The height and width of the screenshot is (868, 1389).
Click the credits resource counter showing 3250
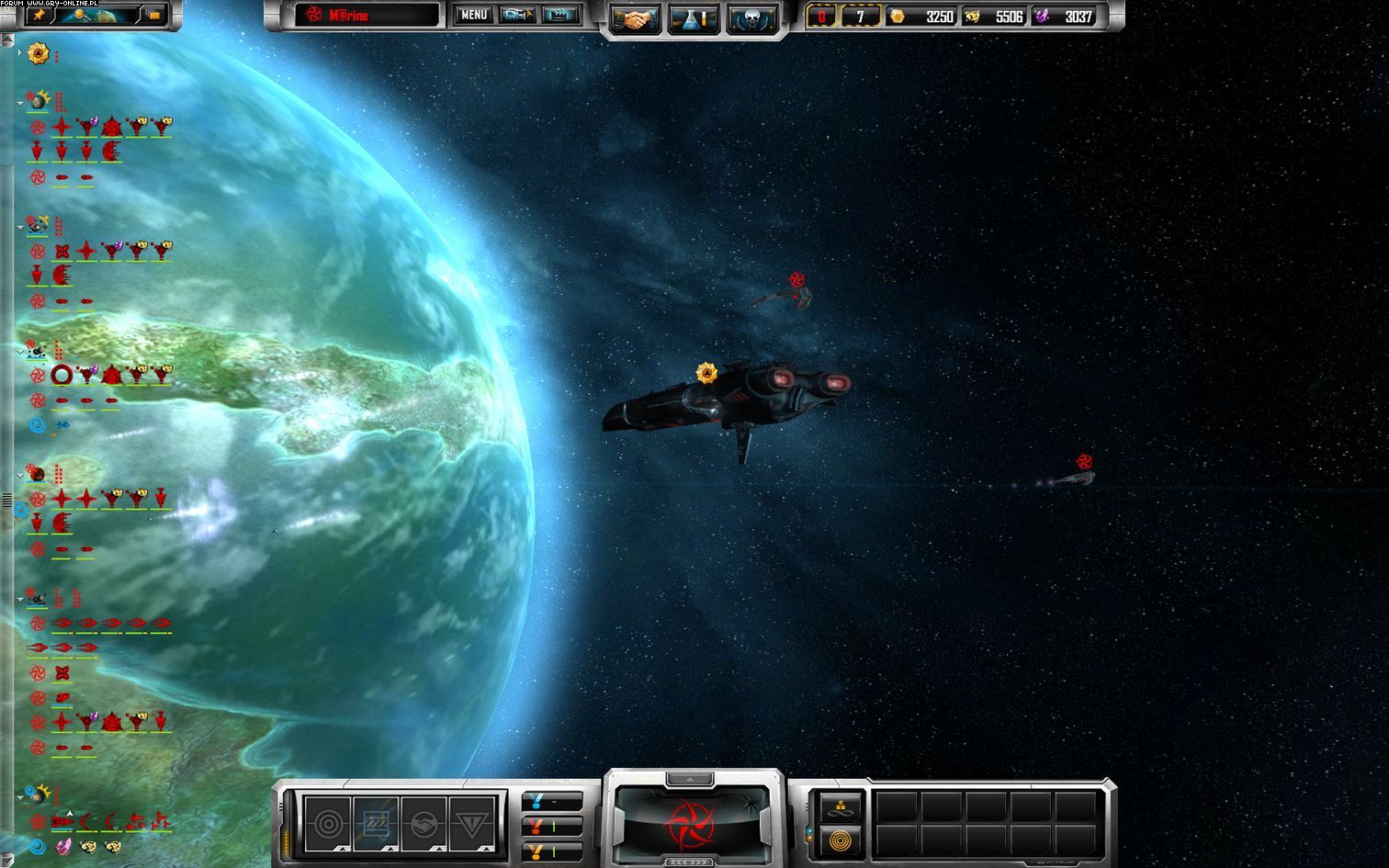921,17
